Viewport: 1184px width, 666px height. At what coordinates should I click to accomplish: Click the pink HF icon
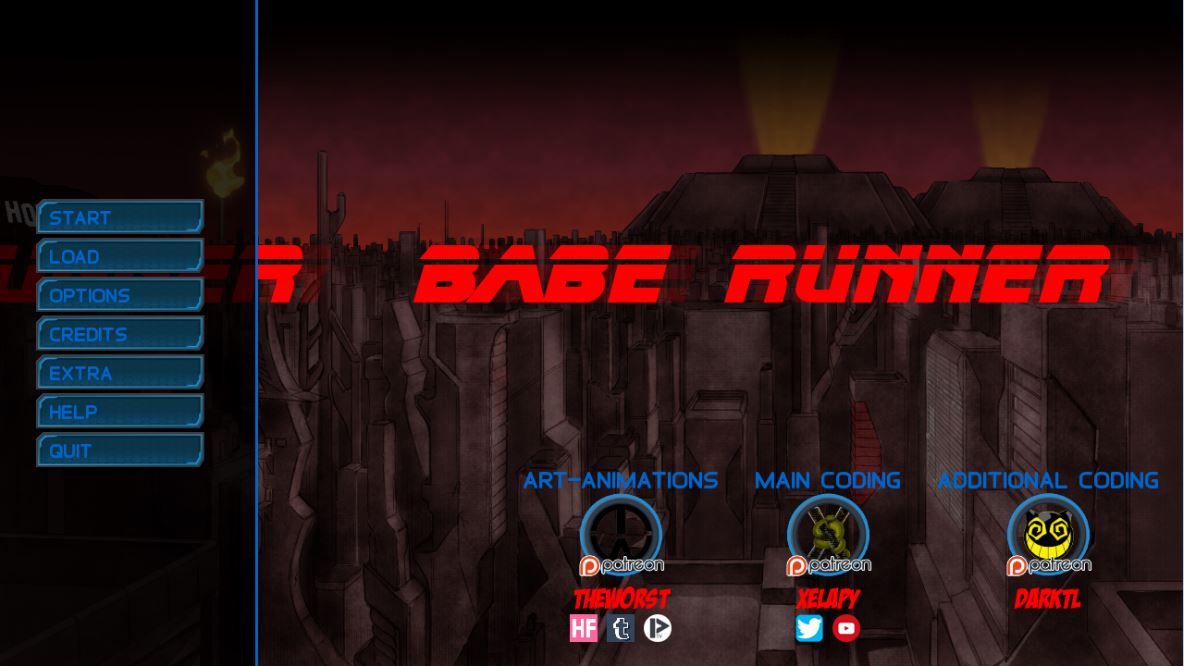tap(584, 628)
